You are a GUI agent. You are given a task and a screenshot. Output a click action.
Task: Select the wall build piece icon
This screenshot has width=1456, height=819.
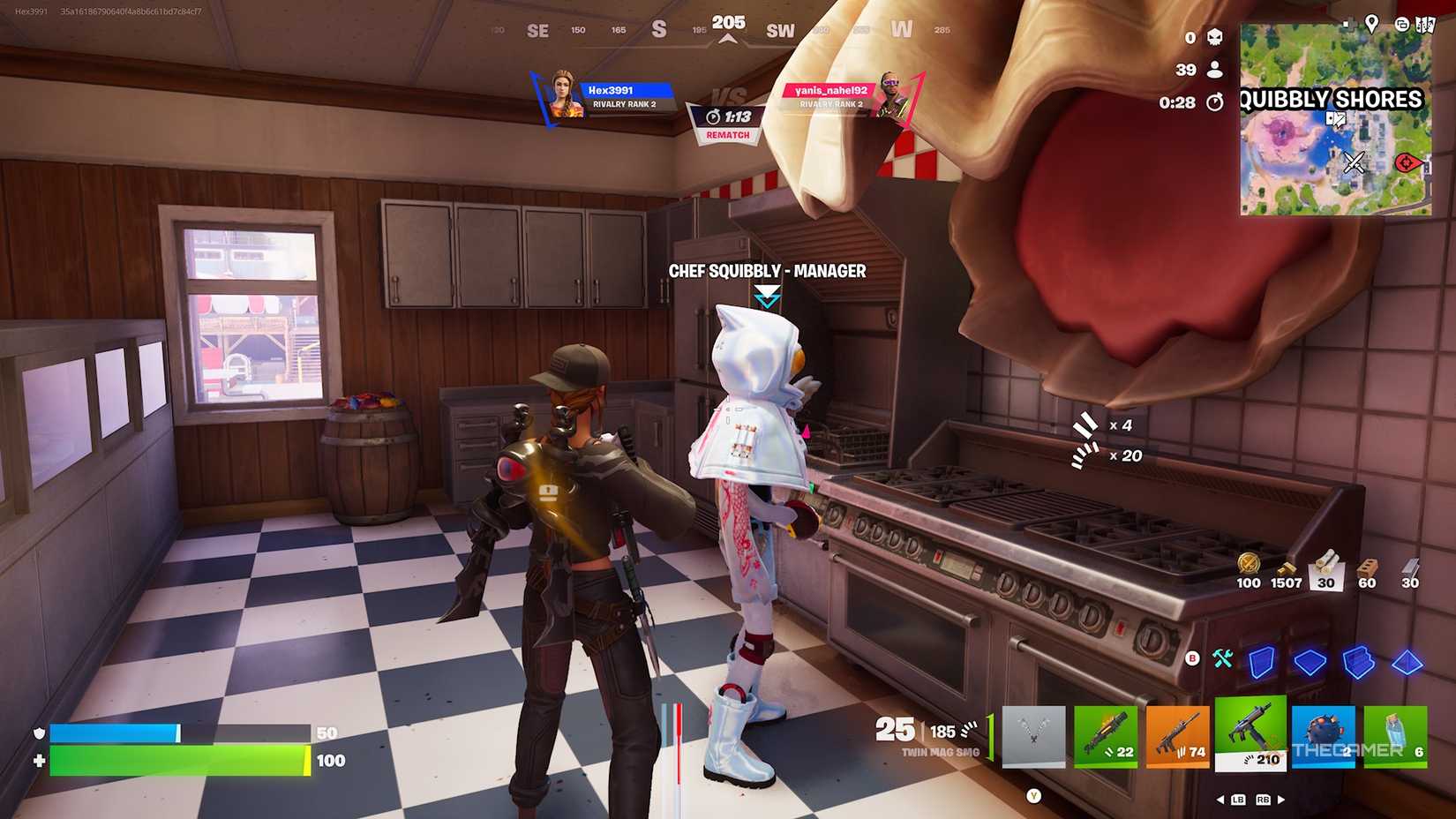click(1262, 662)
